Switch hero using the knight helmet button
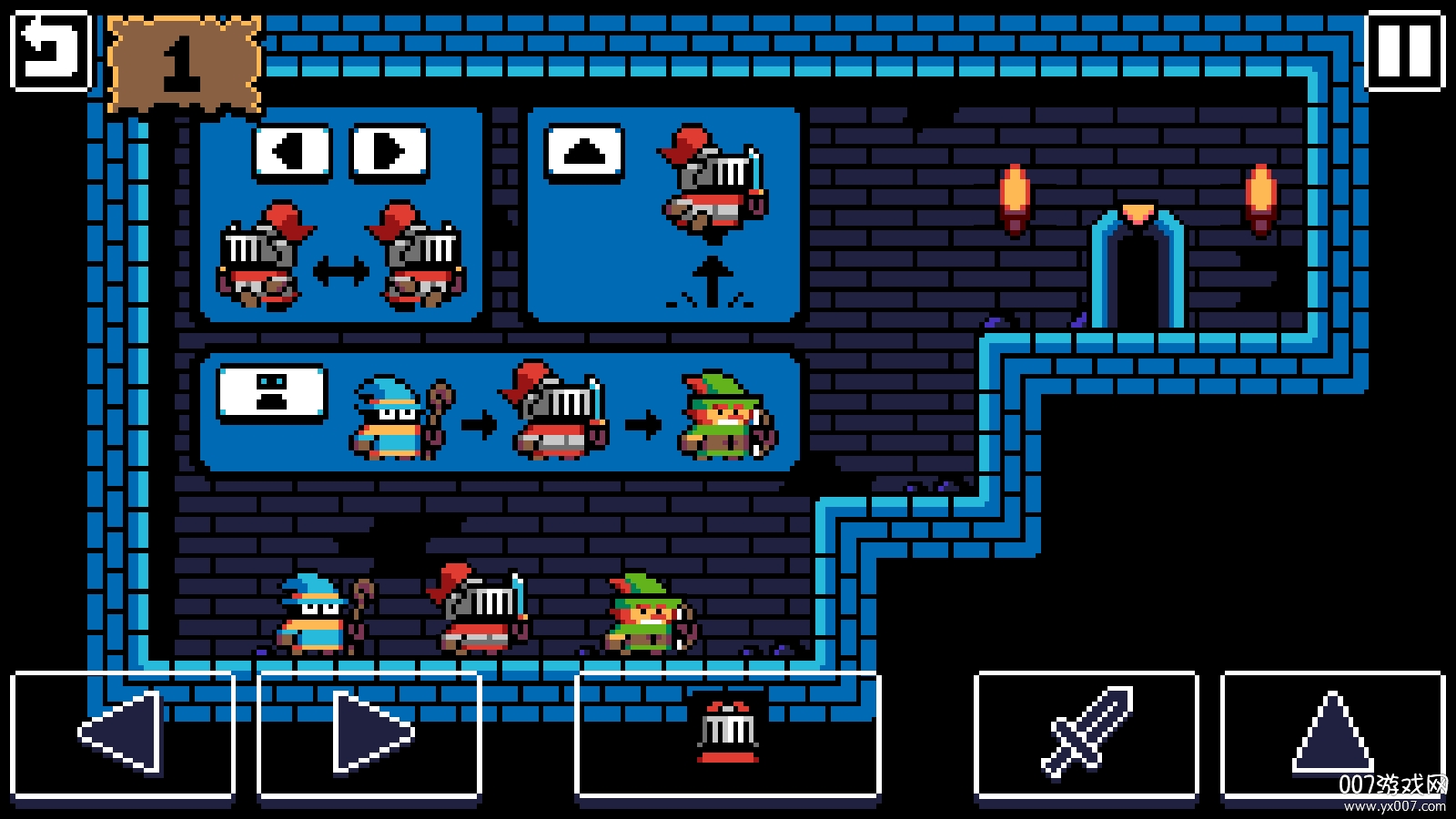1456x819 pixels. coord(728,733)
